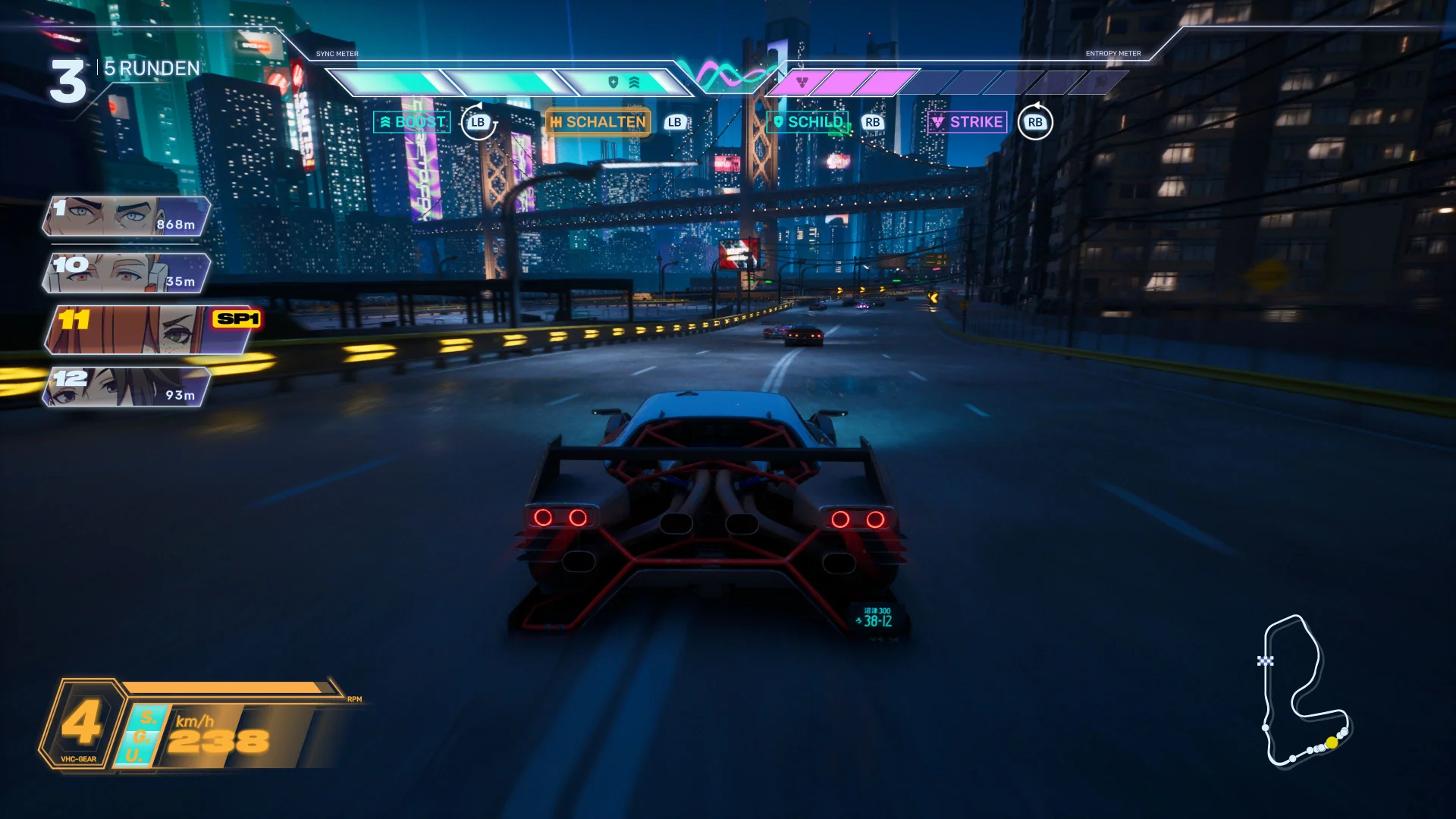The height and width of the screenshot is (819, 1456).
Task: Select the 1st place racer portrait
Action: [126, 216]
